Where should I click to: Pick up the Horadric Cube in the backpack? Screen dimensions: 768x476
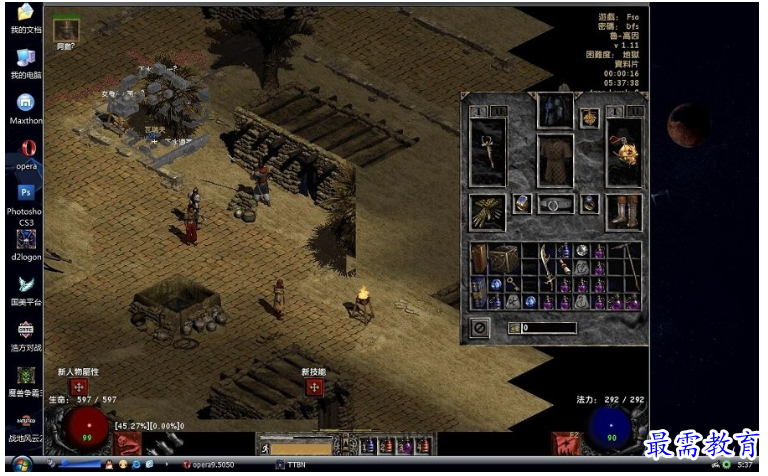(x=502, y=258)
